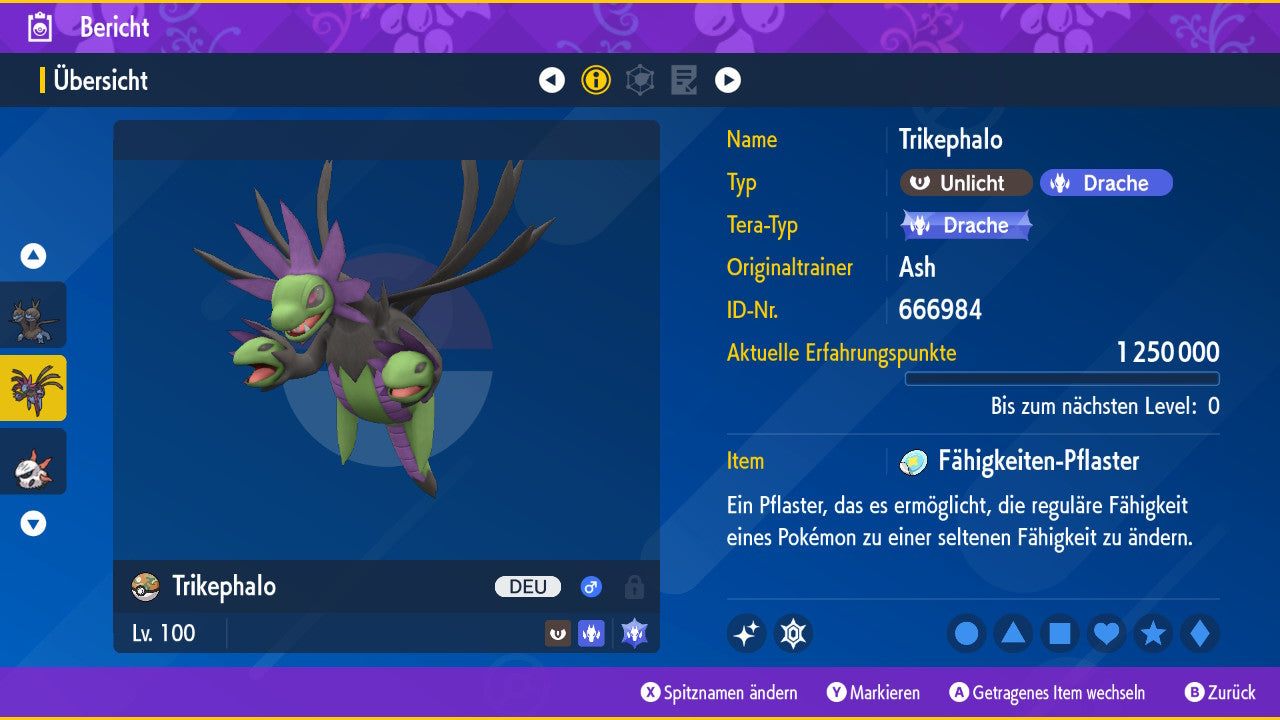1280x720 pixels.
Task: Select the Zurück back option
Action: point(1220,692)
